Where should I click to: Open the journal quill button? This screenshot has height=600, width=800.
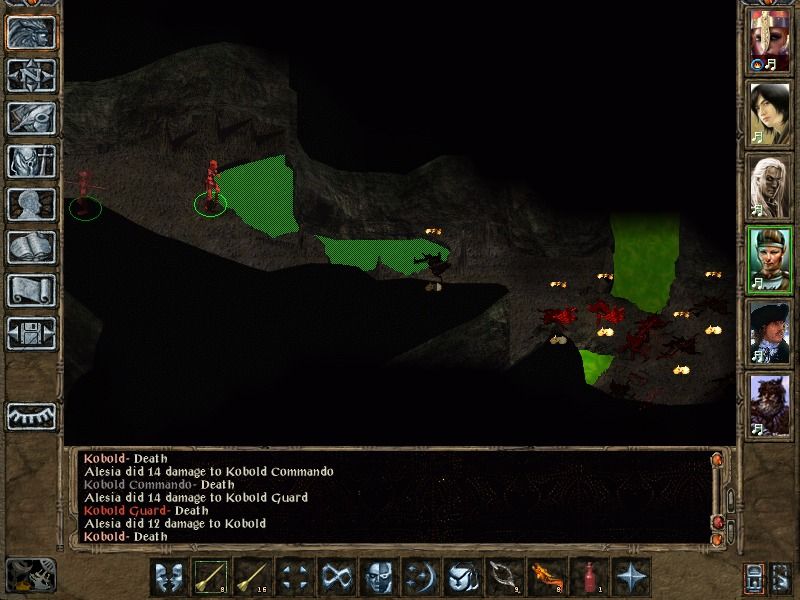(x=31, y=118)
